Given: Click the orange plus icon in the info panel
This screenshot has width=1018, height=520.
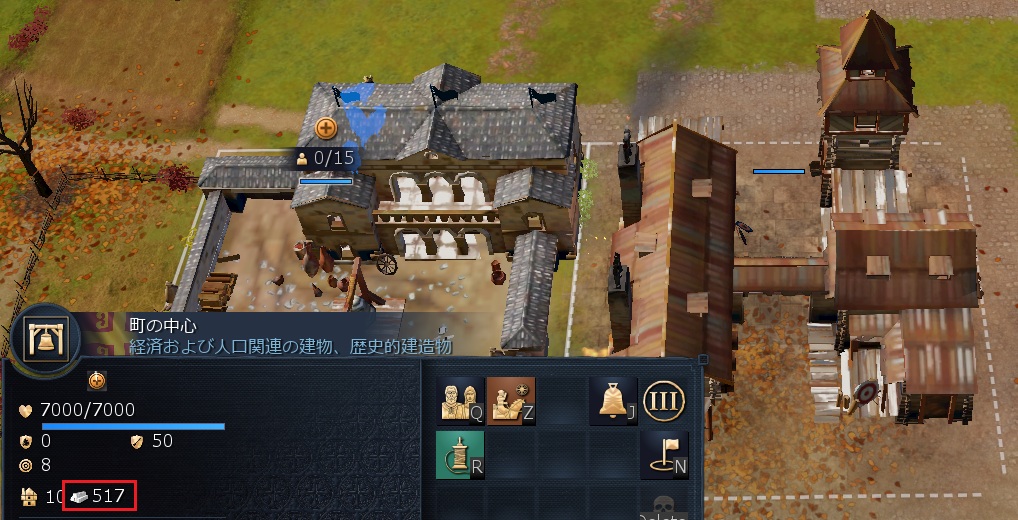Looking at the screenshot, I should [96, 380].
